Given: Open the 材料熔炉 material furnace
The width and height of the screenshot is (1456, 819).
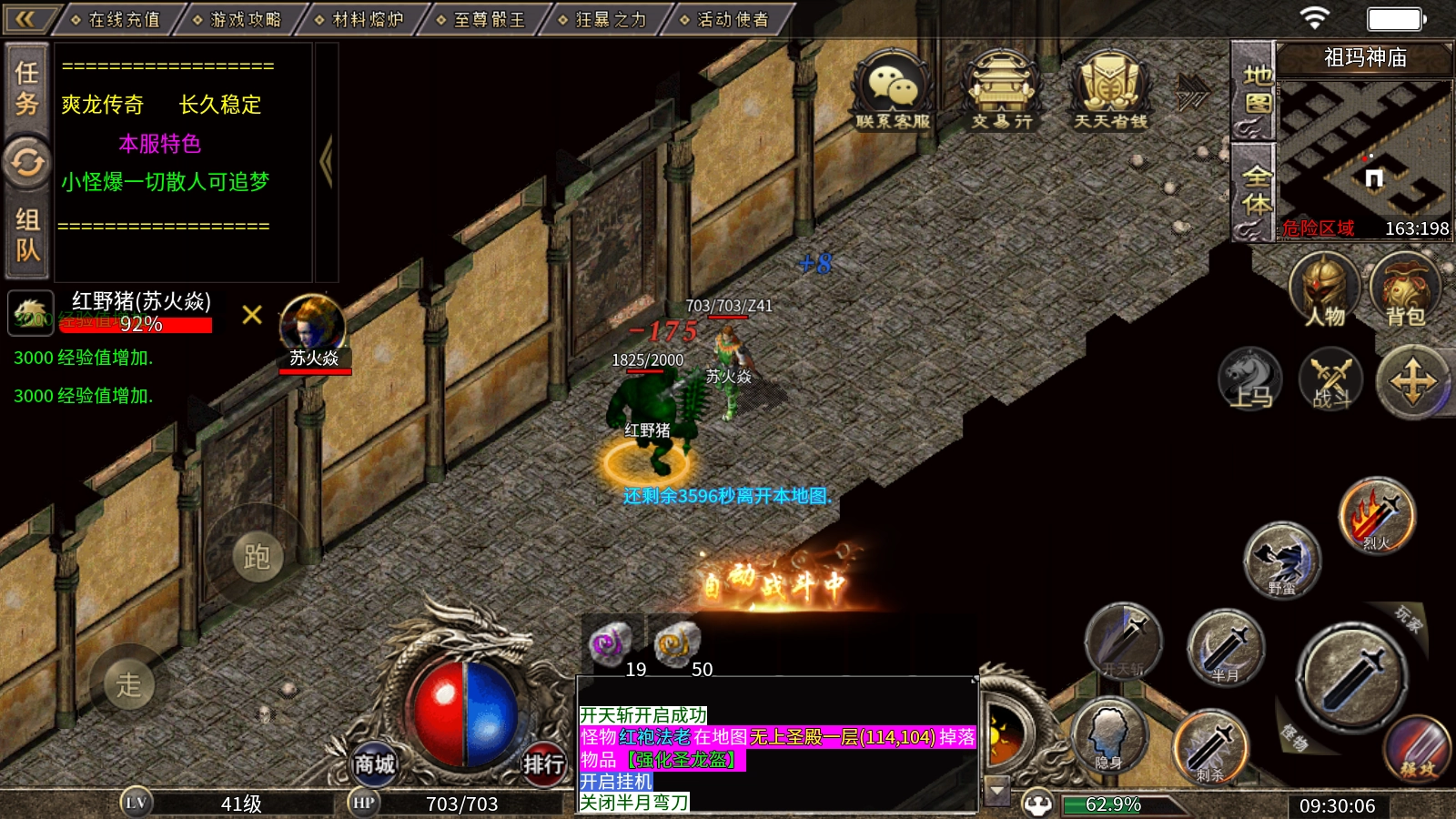Looking at the screenshot, I should click(x=360, y=19).
